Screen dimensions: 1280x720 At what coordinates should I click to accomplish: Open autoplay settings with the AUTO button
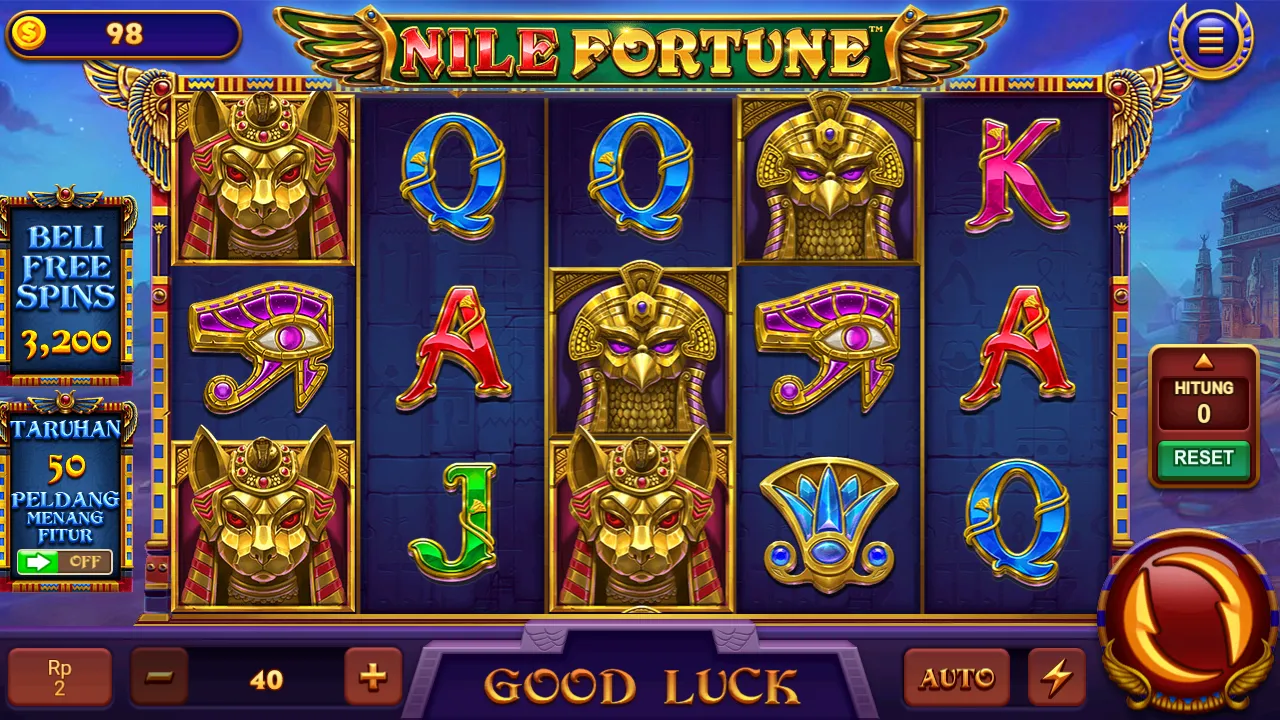click(x=956, y=677)
